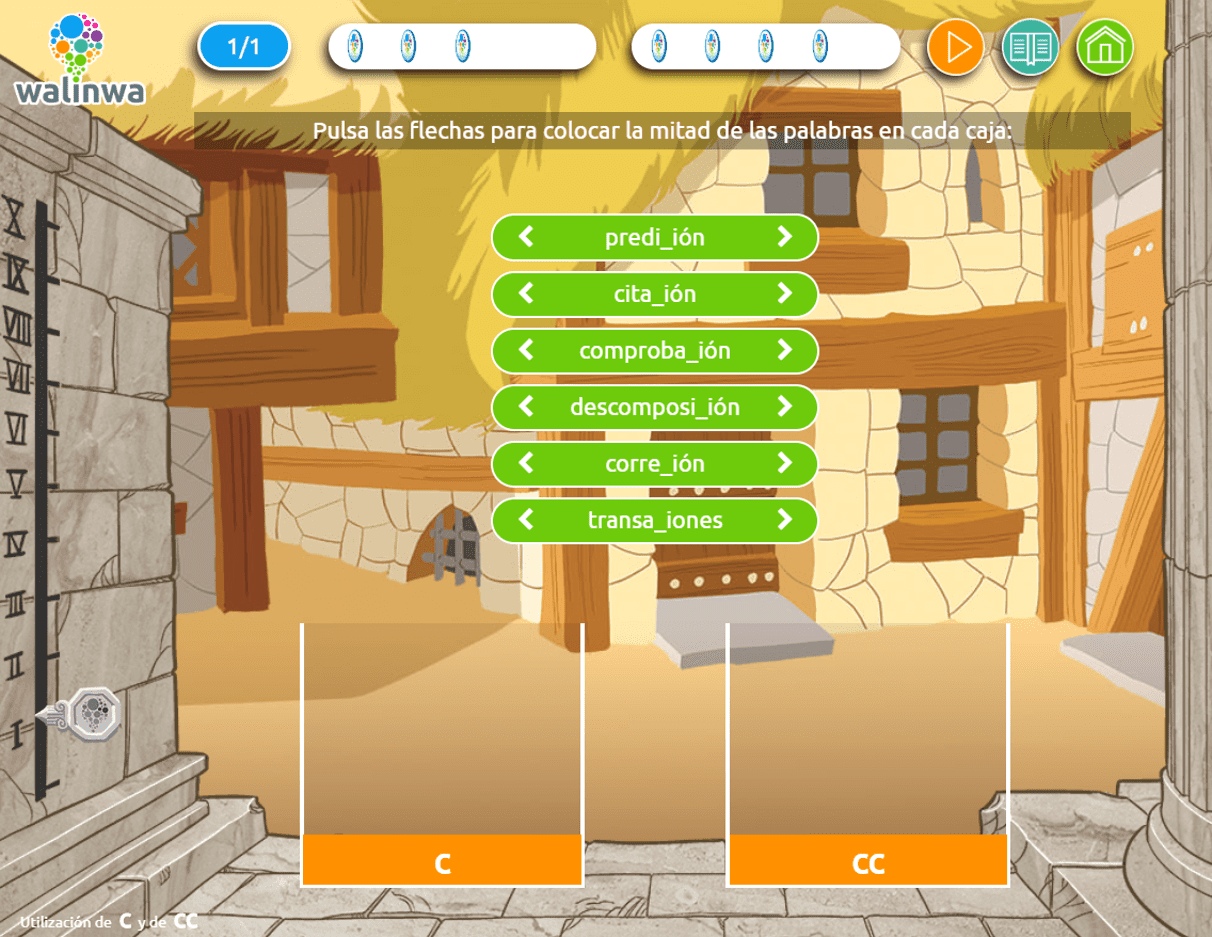Move cita_ión right into the CC box
This screenshot has height=937, width=1212.
(x=784, y=294)
